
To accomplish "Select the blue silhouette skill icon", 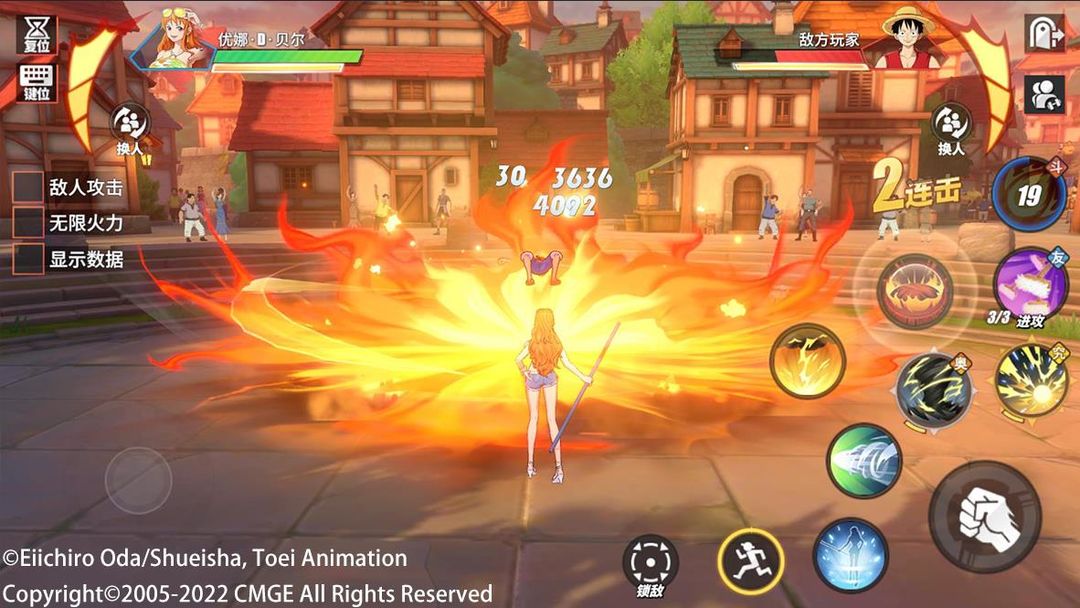I will pos(850,555).
